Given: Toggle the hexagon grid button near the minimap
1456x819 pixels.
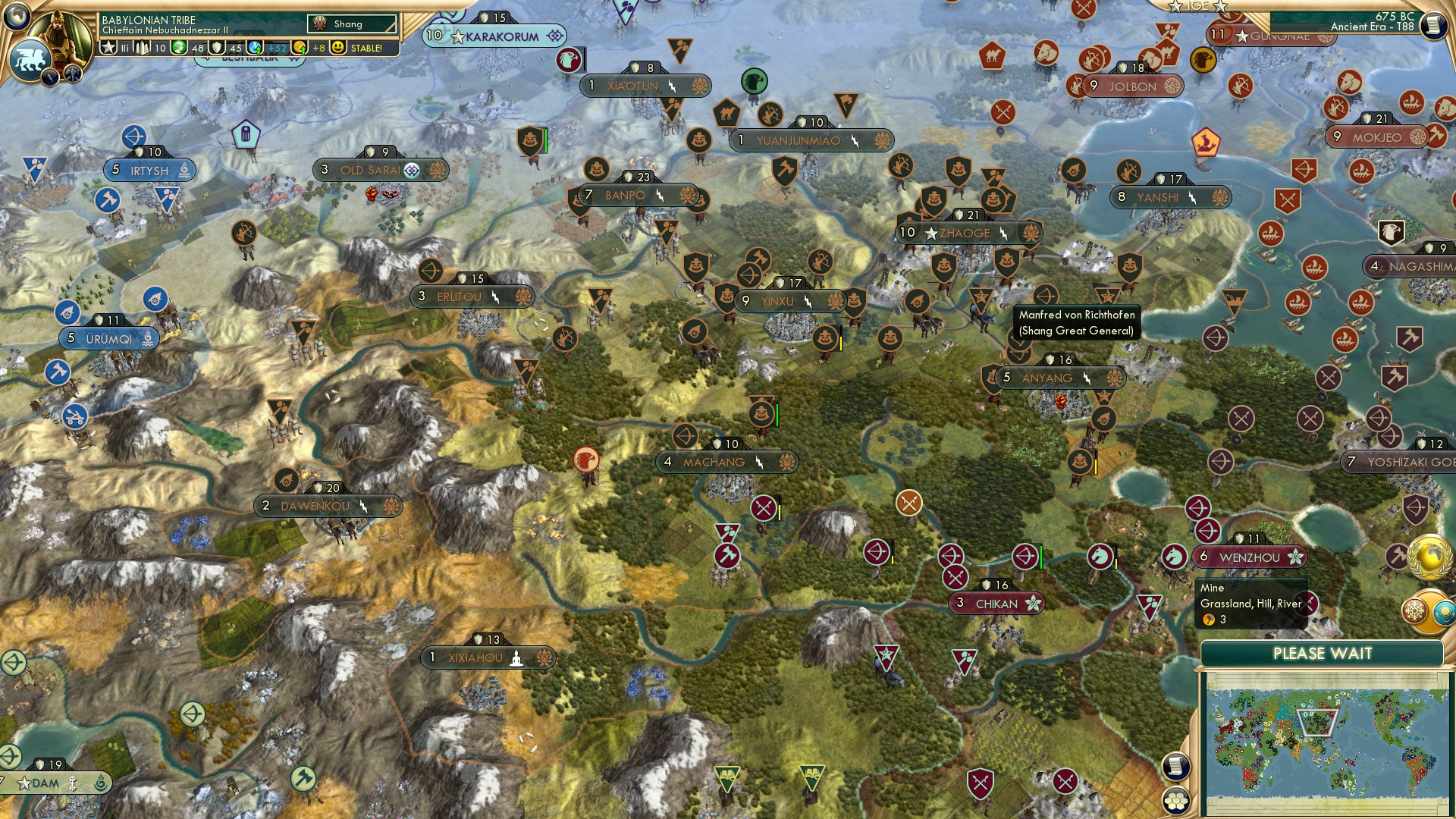Looking at the screenshot, I should [1175, 802].
